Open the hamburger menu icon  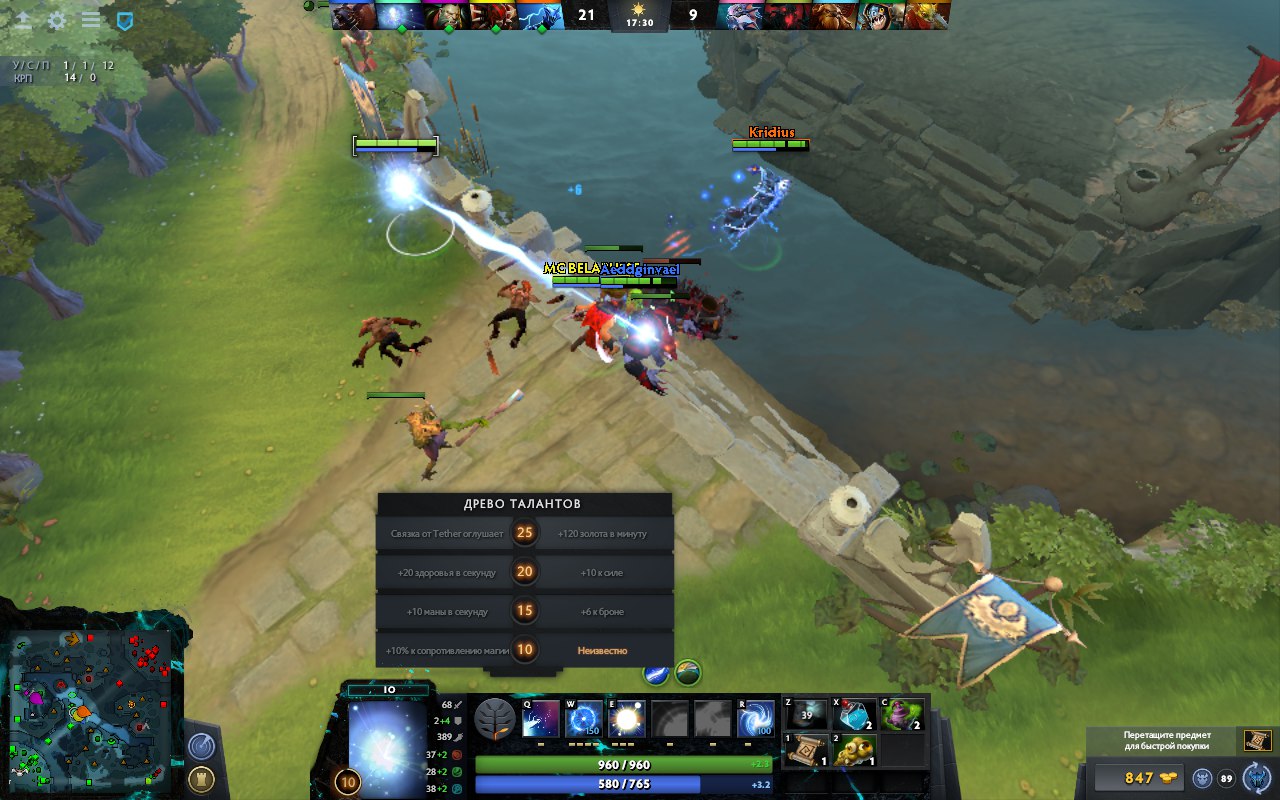point(91,20)
